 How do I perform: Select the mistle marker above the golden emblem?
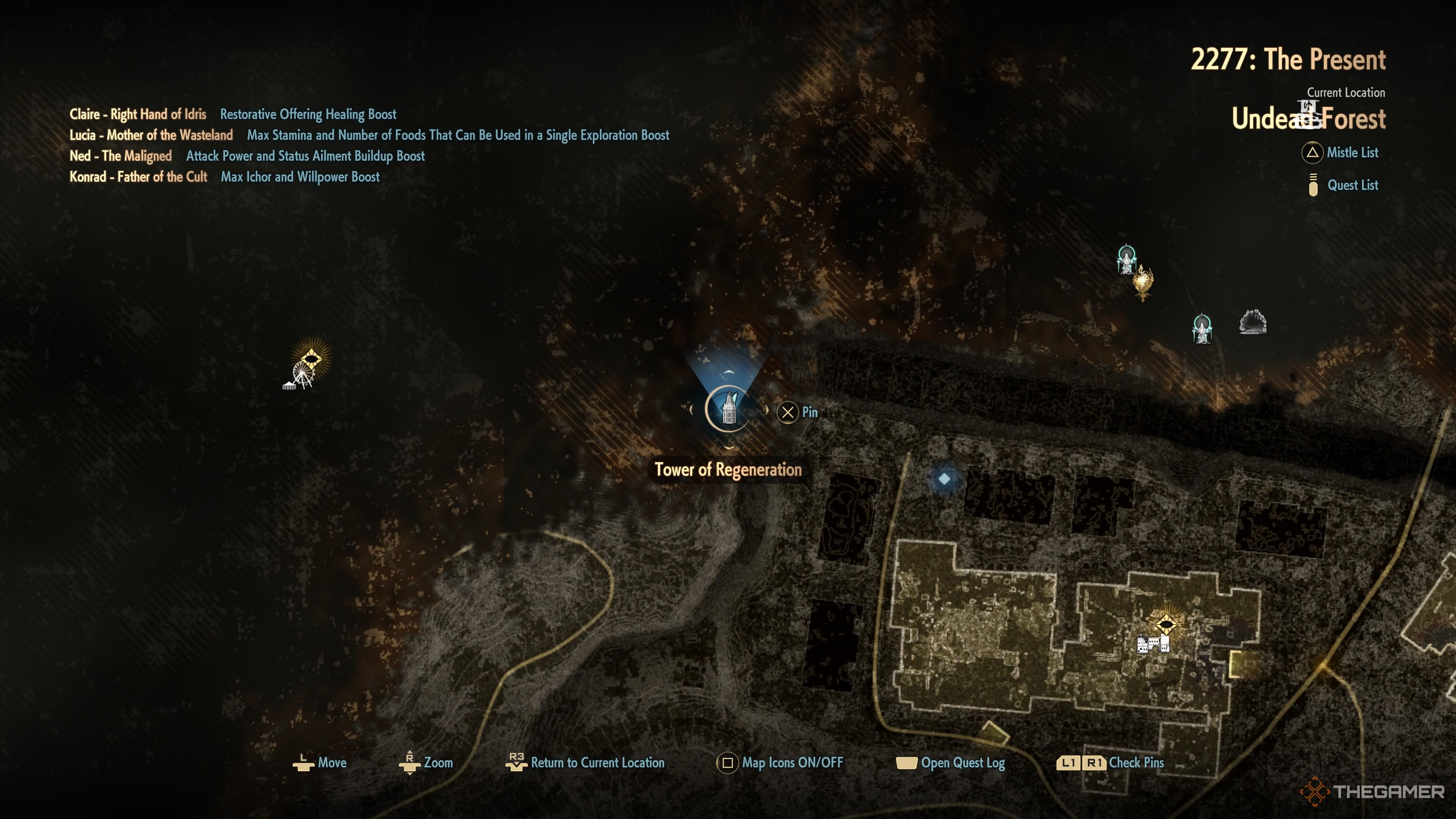pyautogui.click(x=1127, y=259)
